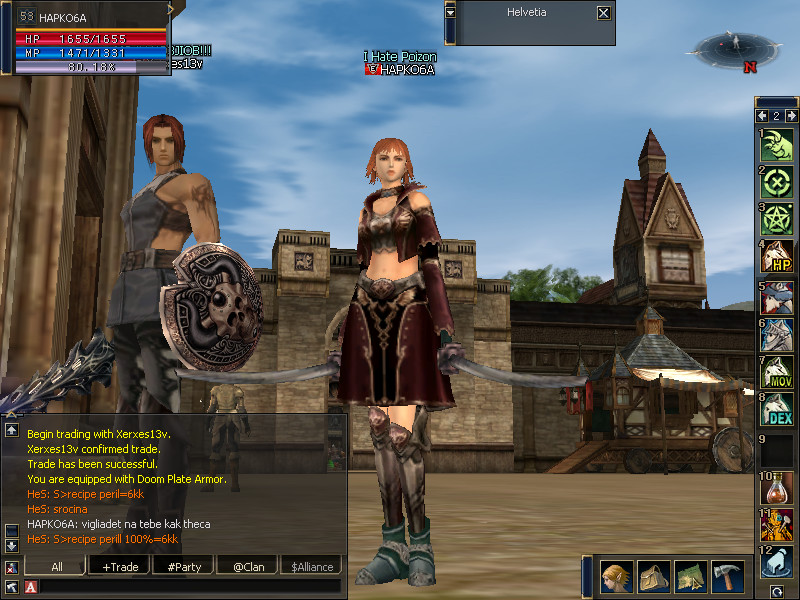The width and height of the screenshot is (800, 600).
Task: Activate the green claw skill in slot 1
Action: [x=777, y=143]
